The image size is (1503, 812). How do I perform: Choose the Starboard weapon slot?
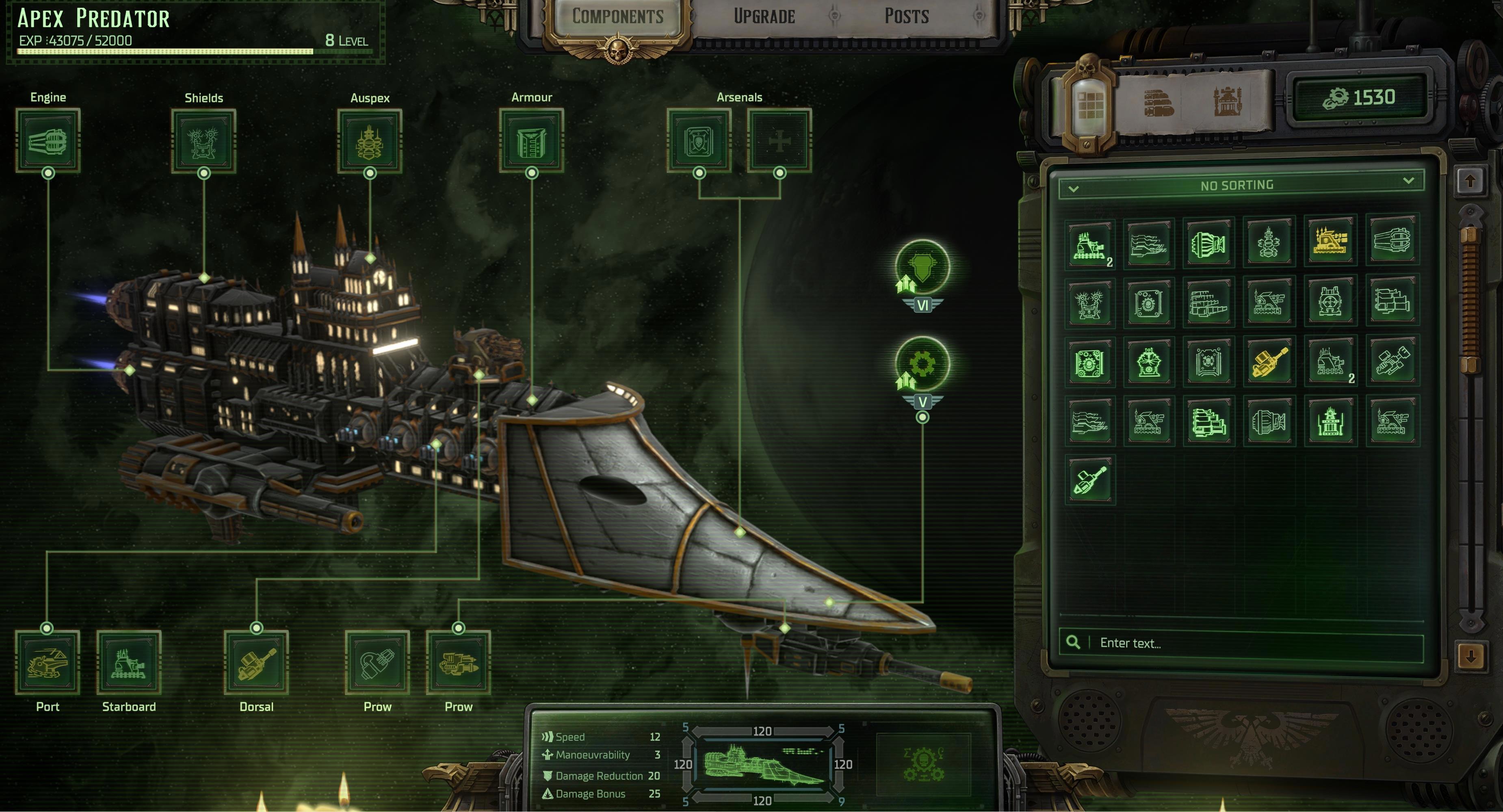pos(129,662)
